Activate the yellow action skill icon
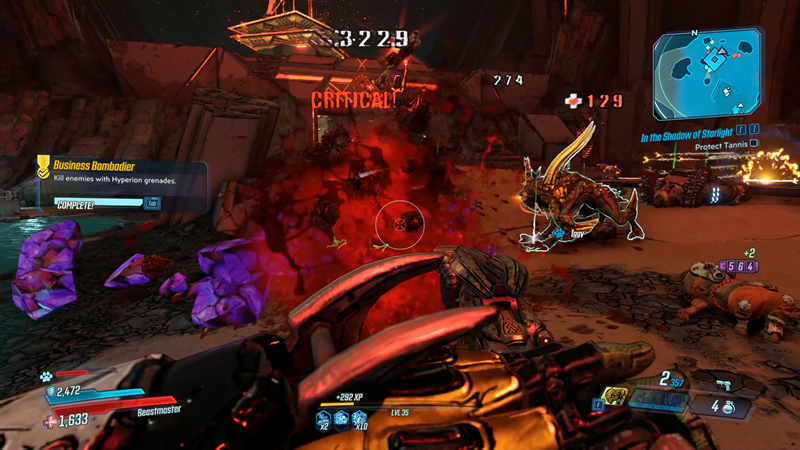Image resolution: width=800 pixels, height=450 pixels. point(617,396)
